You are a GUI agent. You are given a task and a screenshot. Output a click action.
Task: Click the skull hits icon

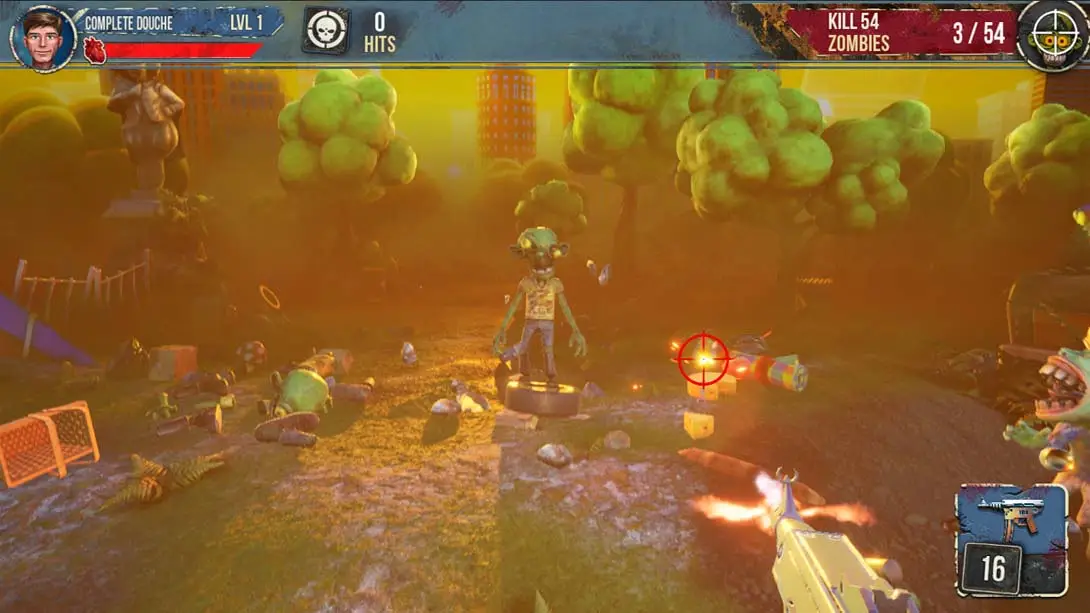pos(326,31)
